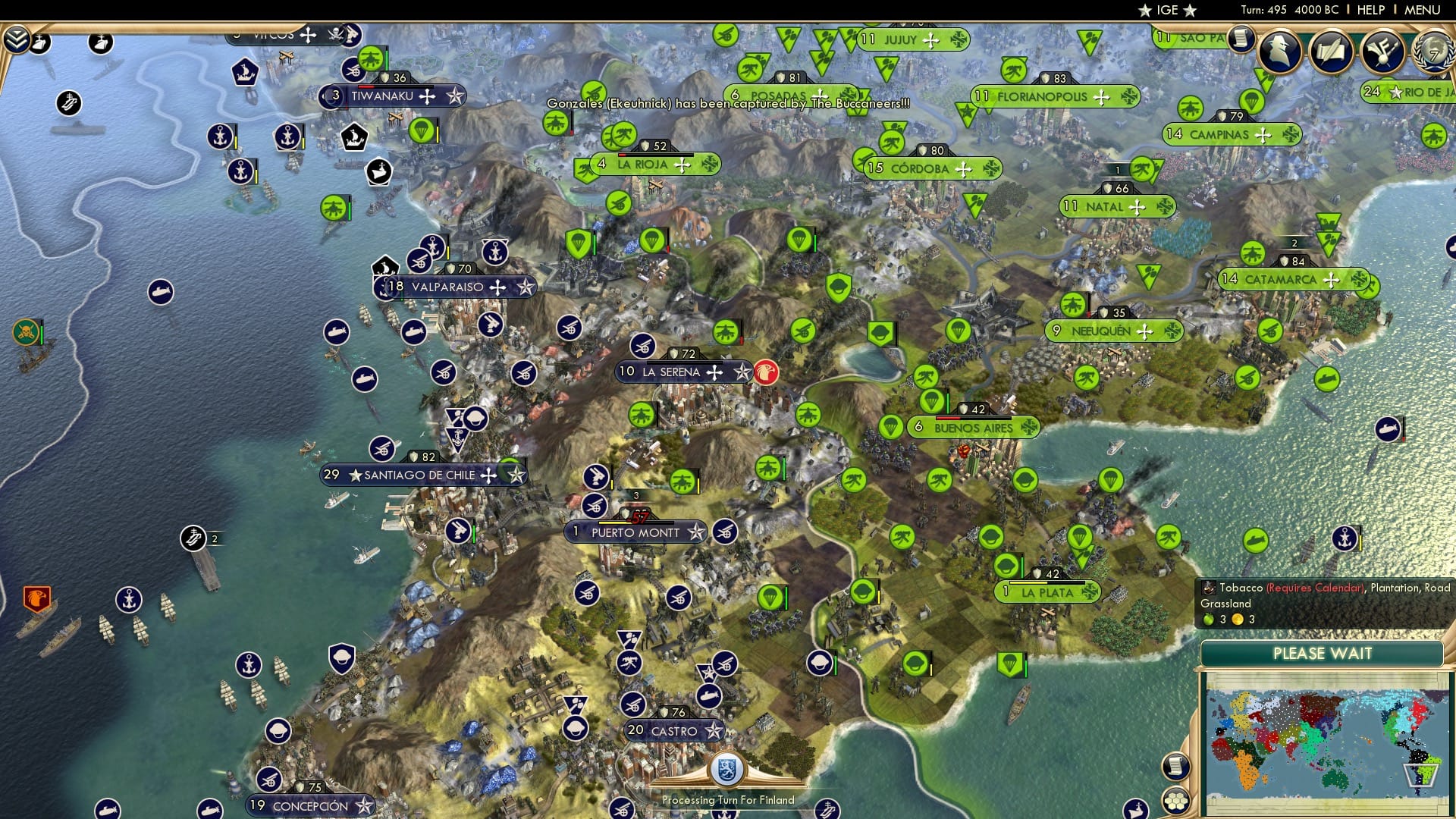1456x819 pixels.
Task: Open the Tiwanaku city banner
Action: tap(383, 96)
